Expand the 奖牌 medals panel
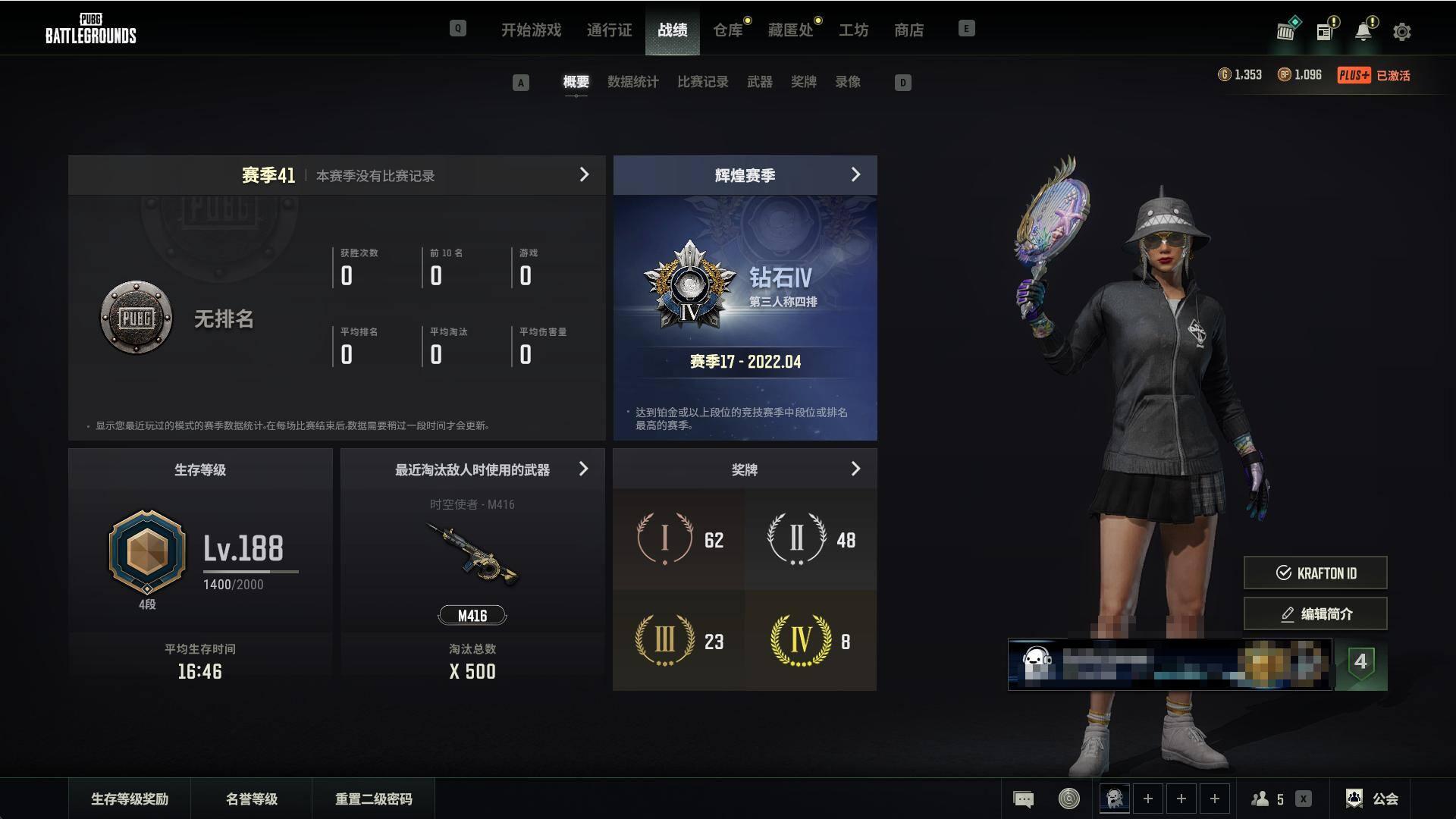This screenshot has height=819, width=1456. pyautogui.click(x=855, y=469)
